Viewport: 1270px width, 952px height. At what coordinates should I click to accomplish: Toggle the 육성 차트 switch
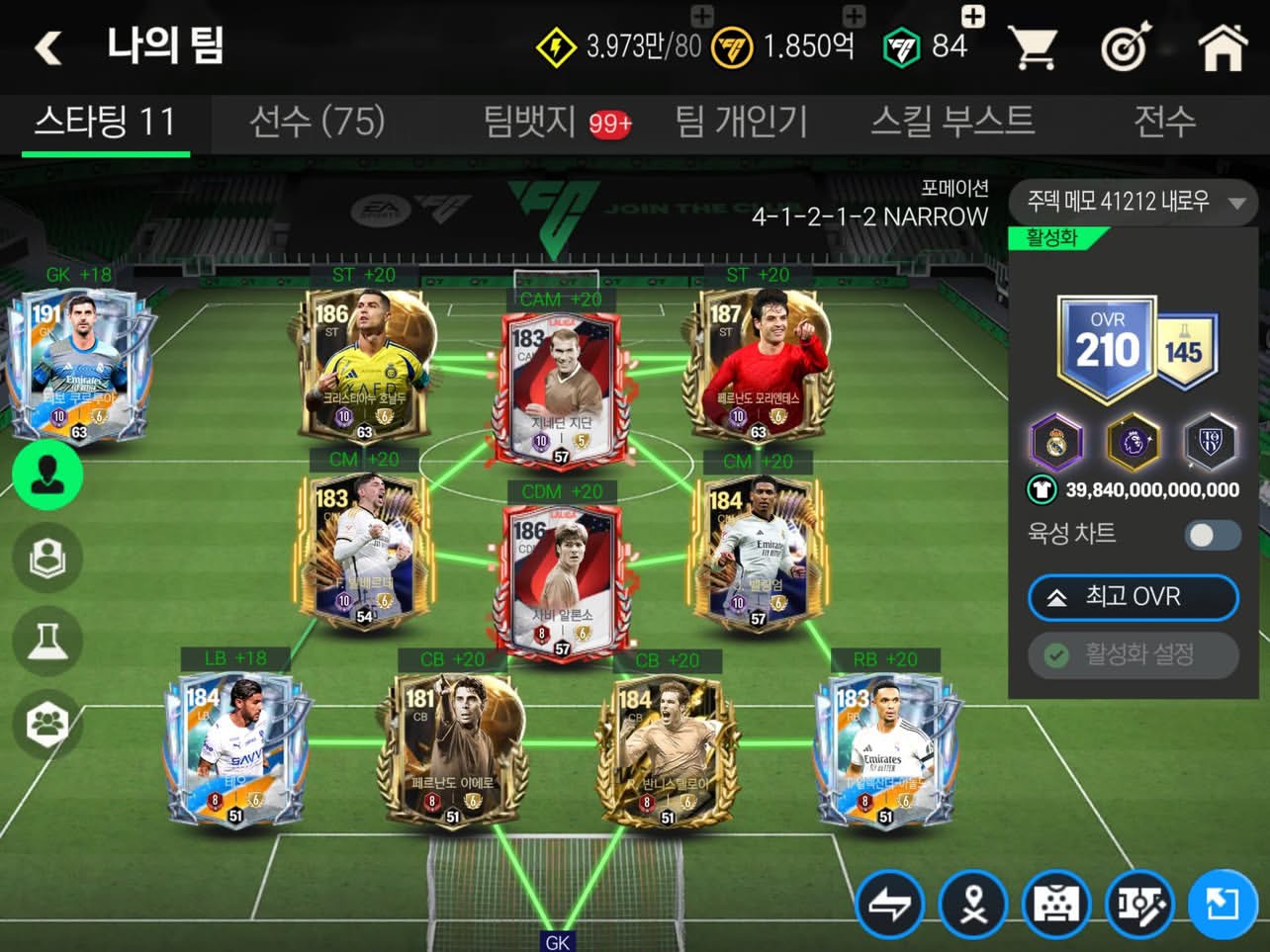(x=1213, y=535)
